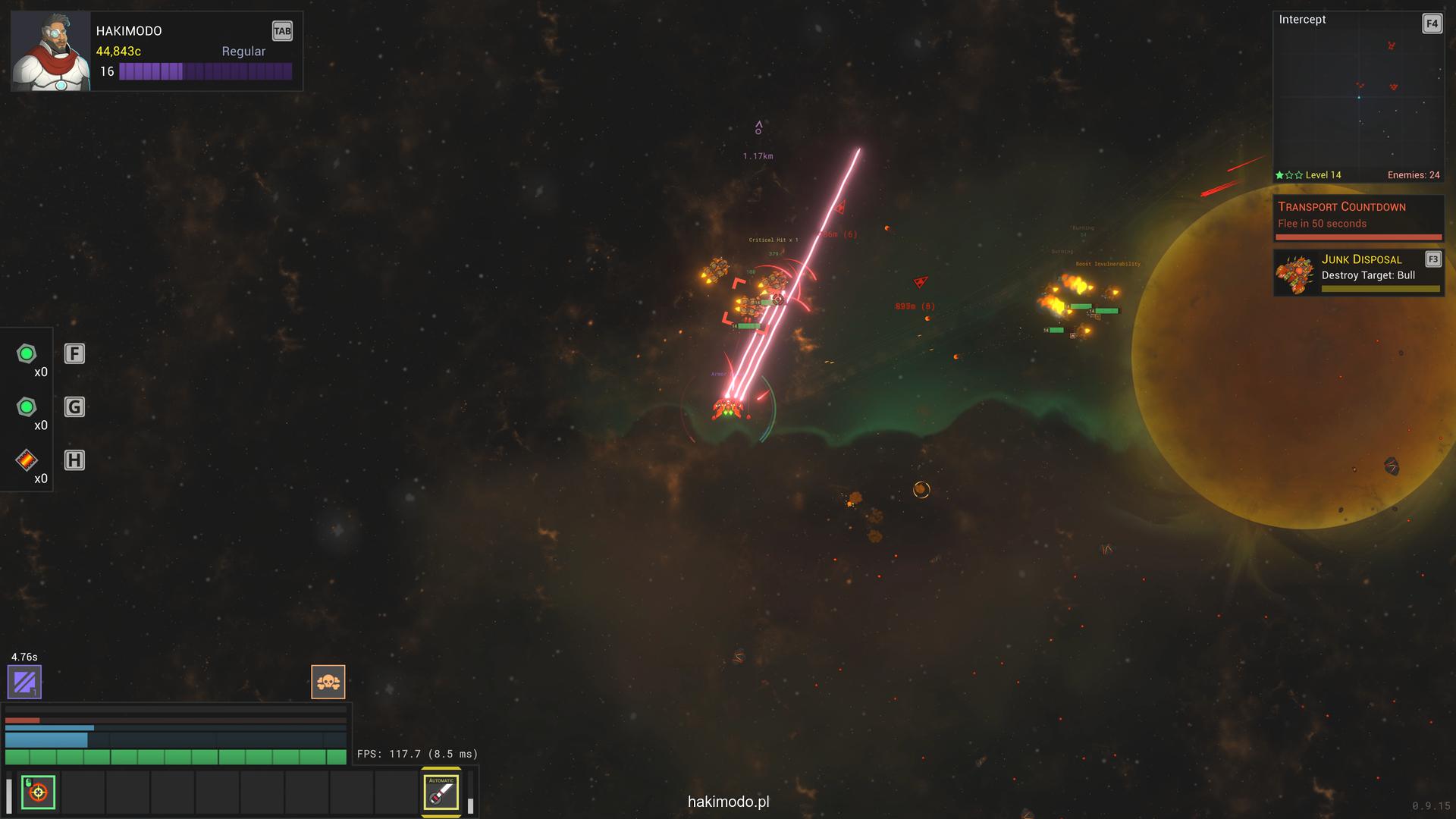The width and height of the screenshot is (1456, 819).
Task: Open the Intercept minimap
Action: (1357, 95)
